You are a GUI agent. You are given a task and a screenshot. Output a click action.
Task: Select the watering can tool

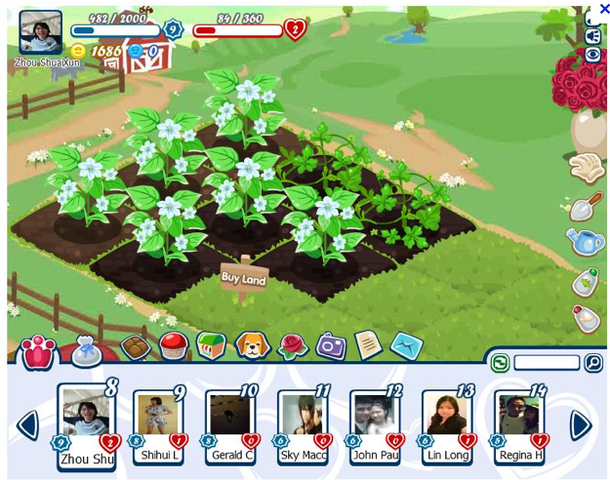click(584, 241)
